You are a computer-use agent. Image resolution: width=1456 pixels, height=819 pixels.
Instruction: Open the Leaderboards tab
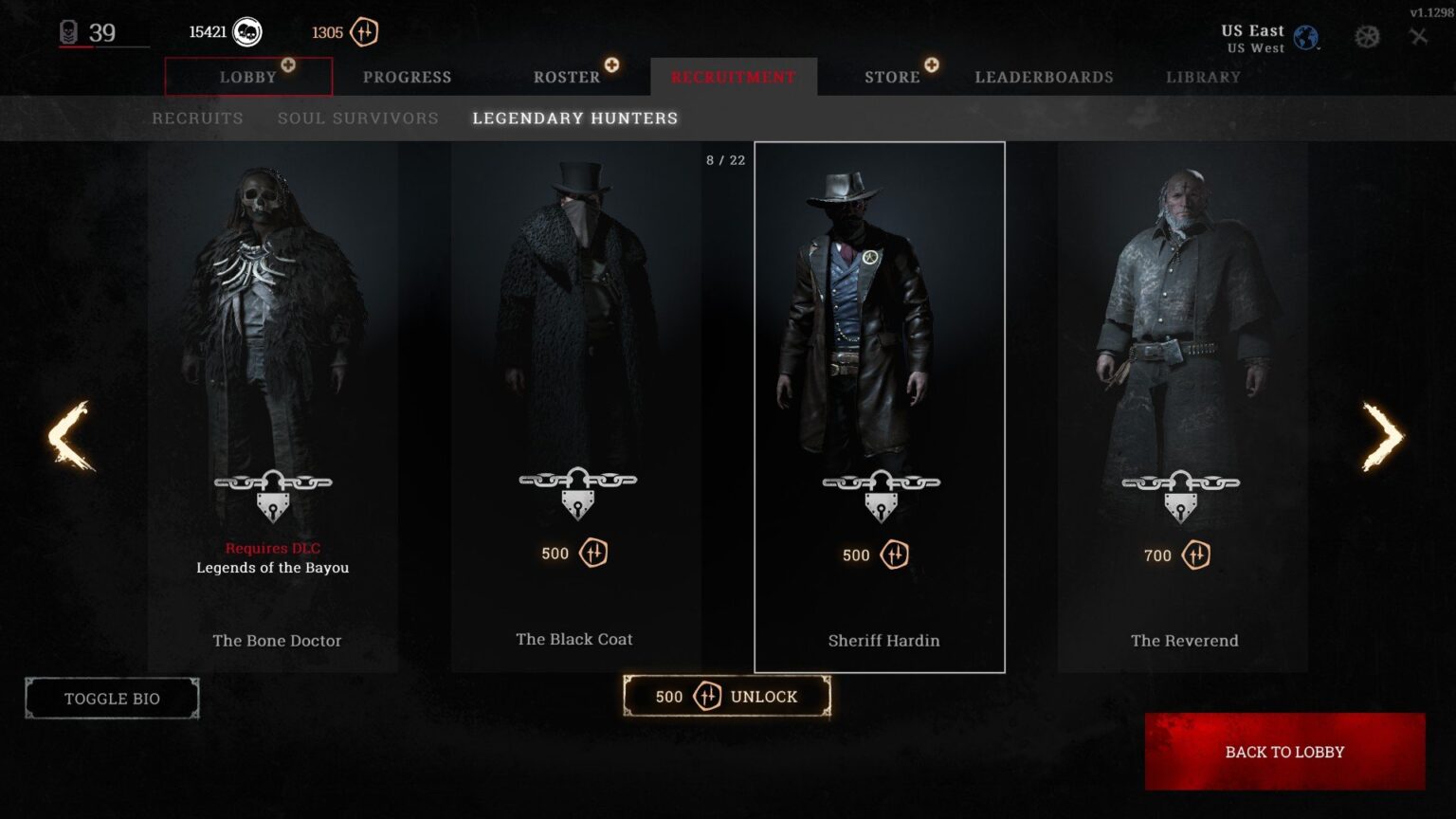point(1043,77)
